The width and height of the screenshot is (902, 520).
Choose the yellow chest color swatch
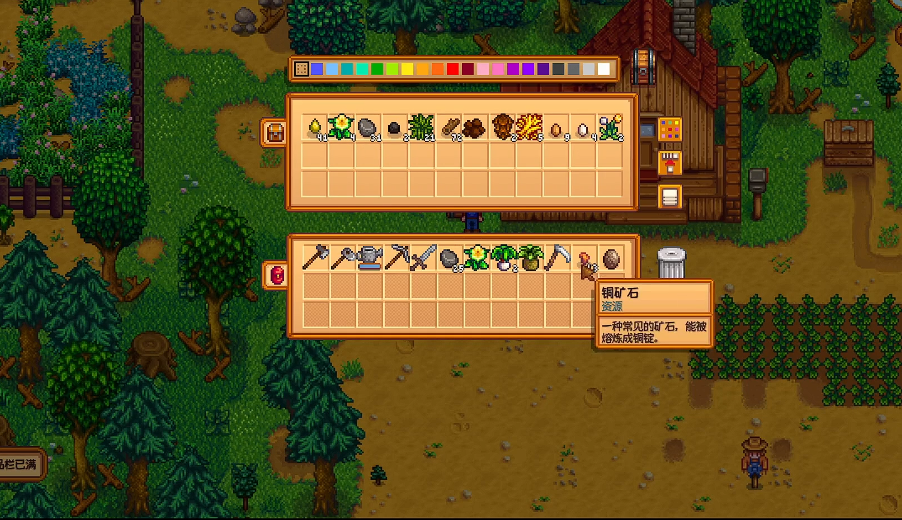pos(408,69)
